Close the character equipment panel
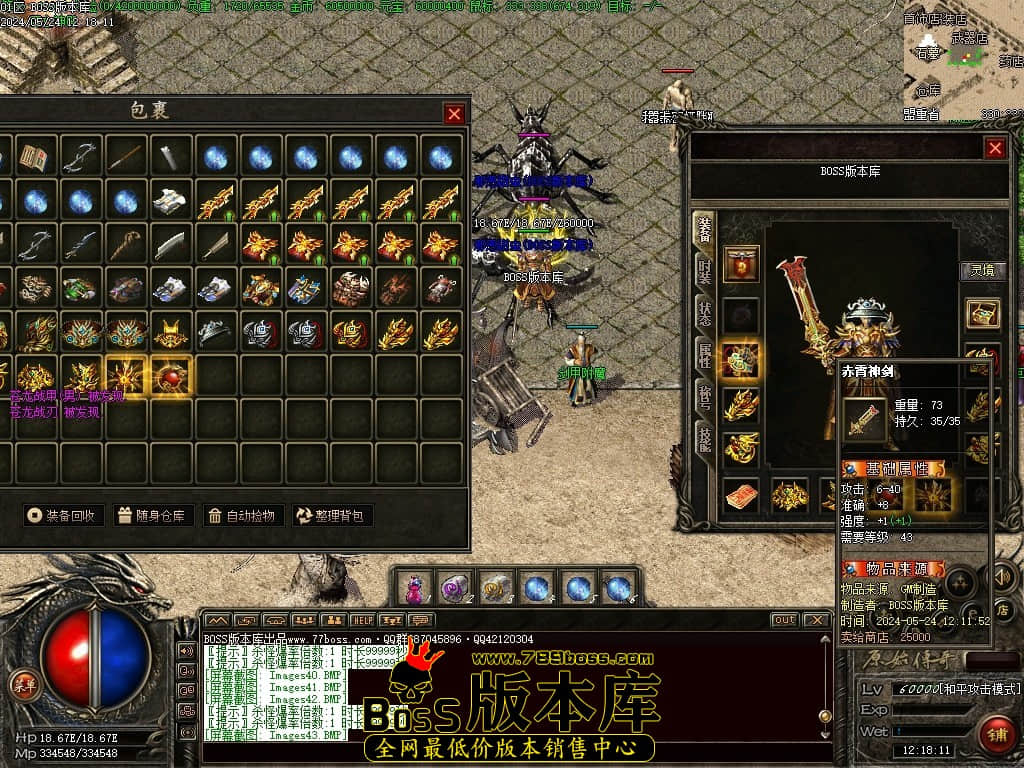The width and height of the screenshot is (1024, 768). click(x=995, y=148)
